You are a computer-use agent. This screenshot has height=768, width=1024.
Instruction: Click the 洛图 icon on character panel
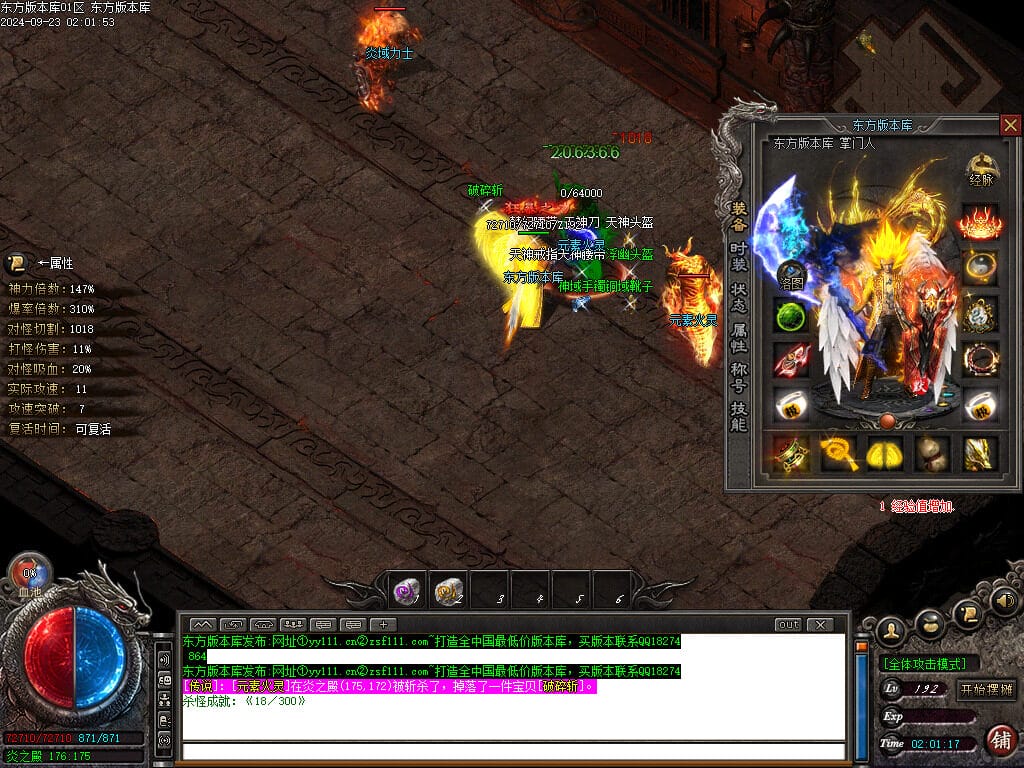792,274
